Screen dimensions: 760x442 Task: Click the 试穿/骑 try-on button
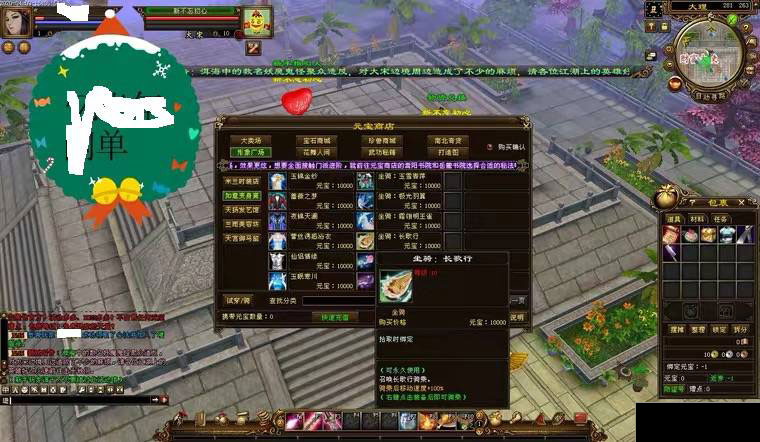click(236, 299)
